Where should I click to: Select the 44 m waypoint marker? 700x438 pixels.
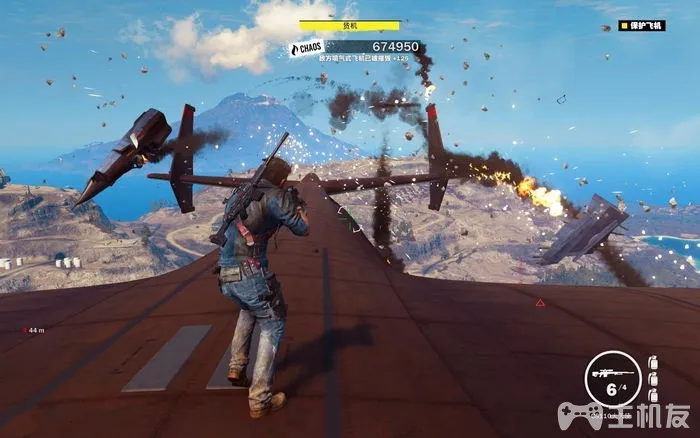coord(34,329)
